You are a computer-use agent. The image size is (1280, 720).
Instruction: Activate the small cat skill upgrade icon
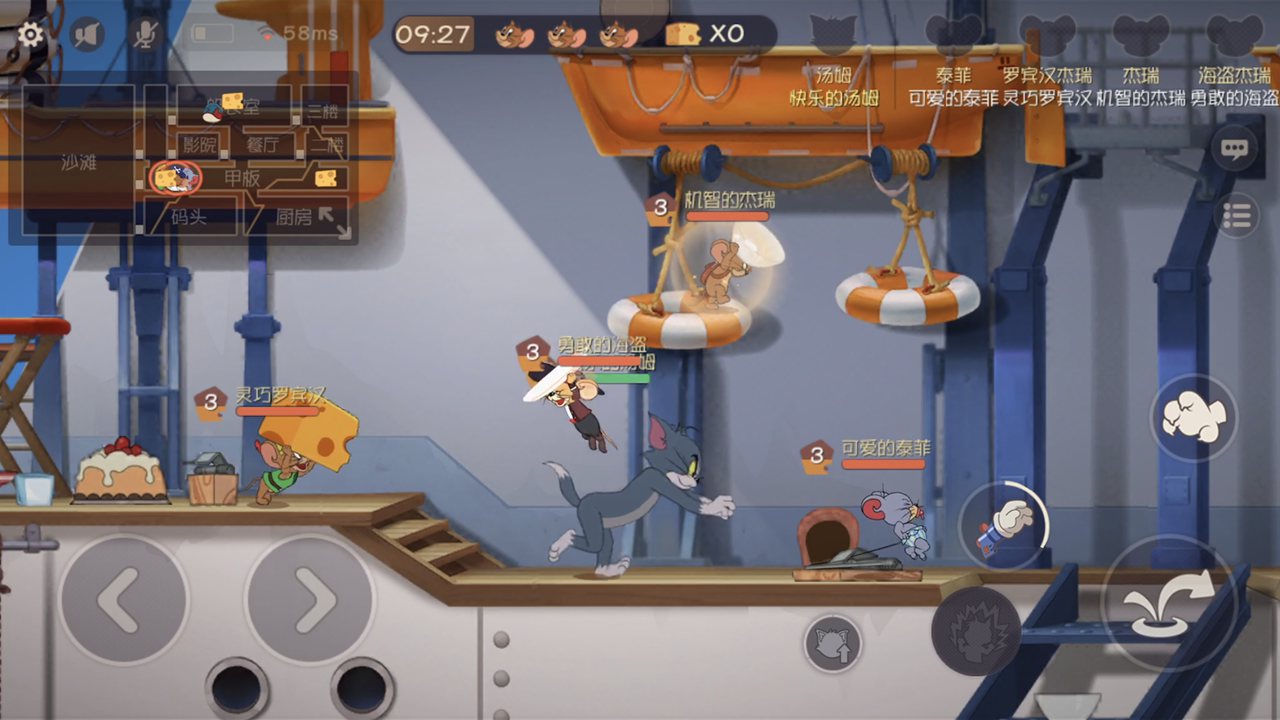click(x=833, y=643)
